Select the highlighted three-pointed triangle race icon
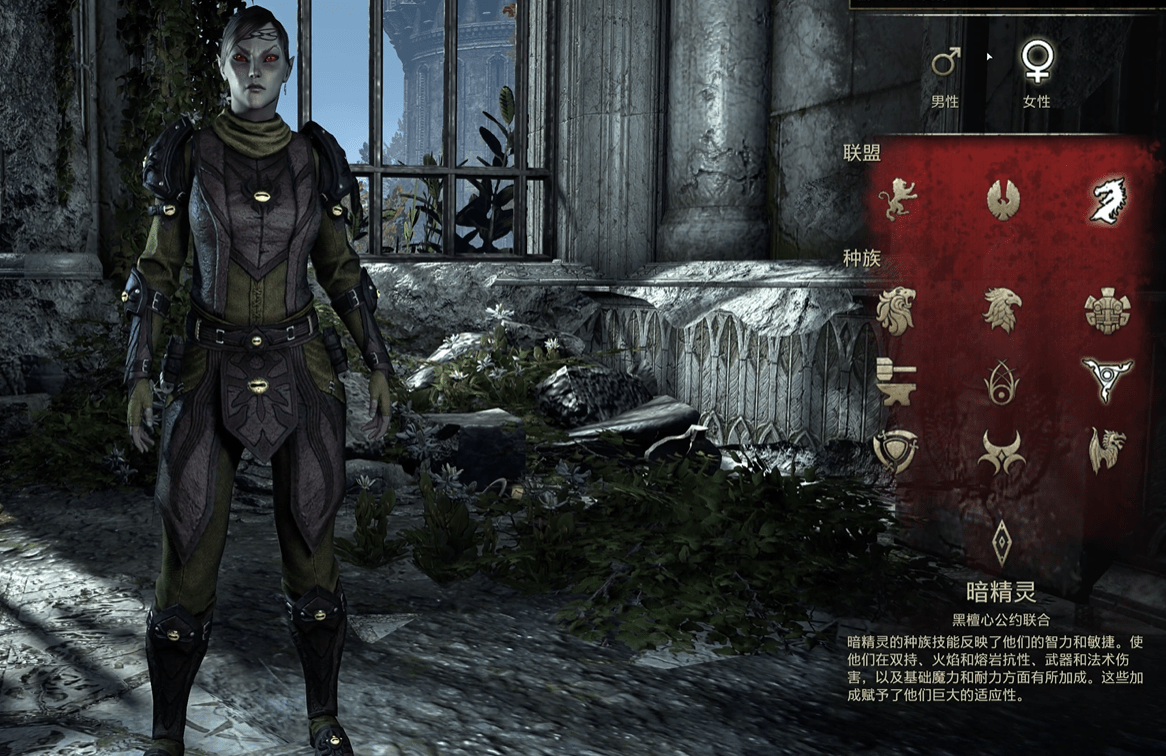Screen dimensions: 1166x756 click(1107, 380)
